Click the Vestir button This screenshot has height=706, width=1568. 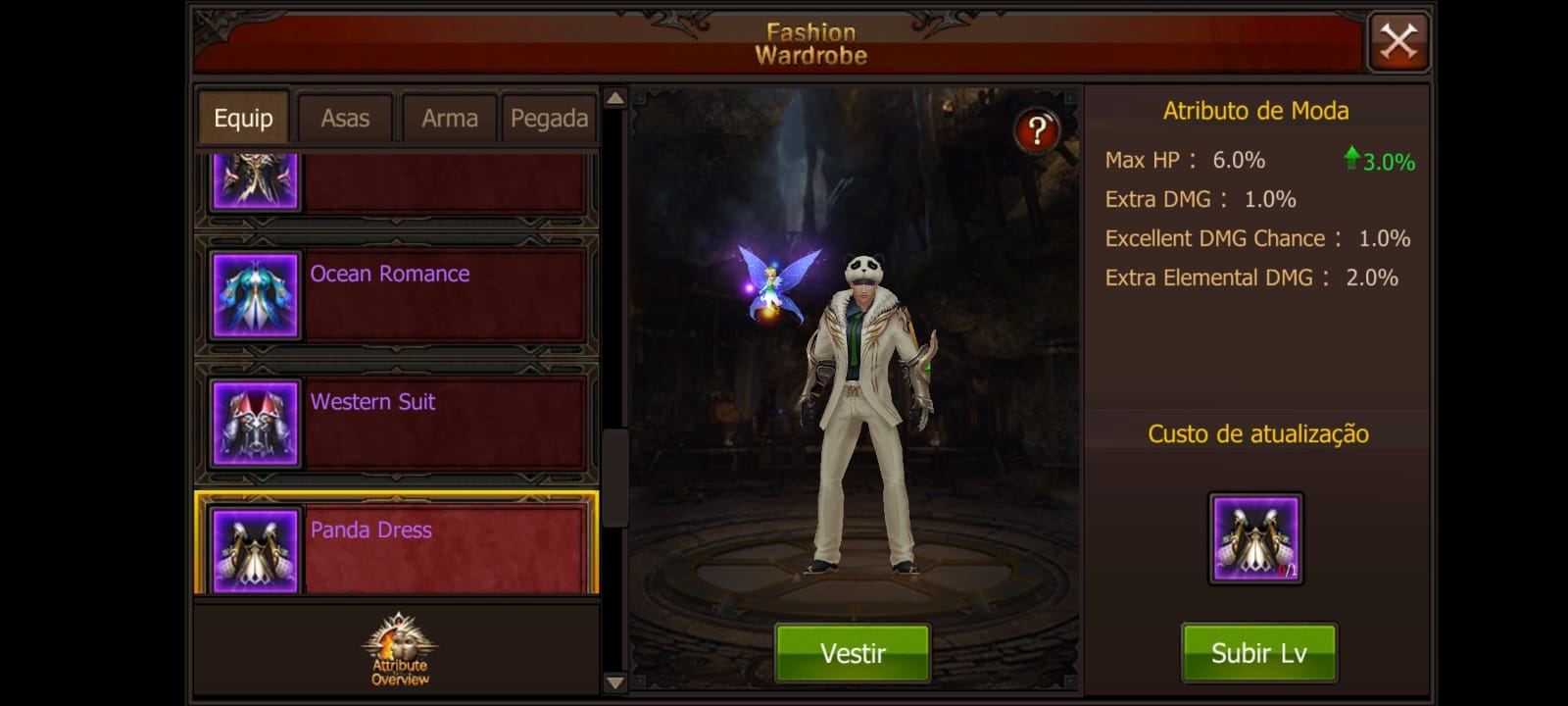click(x=853, y=653)
